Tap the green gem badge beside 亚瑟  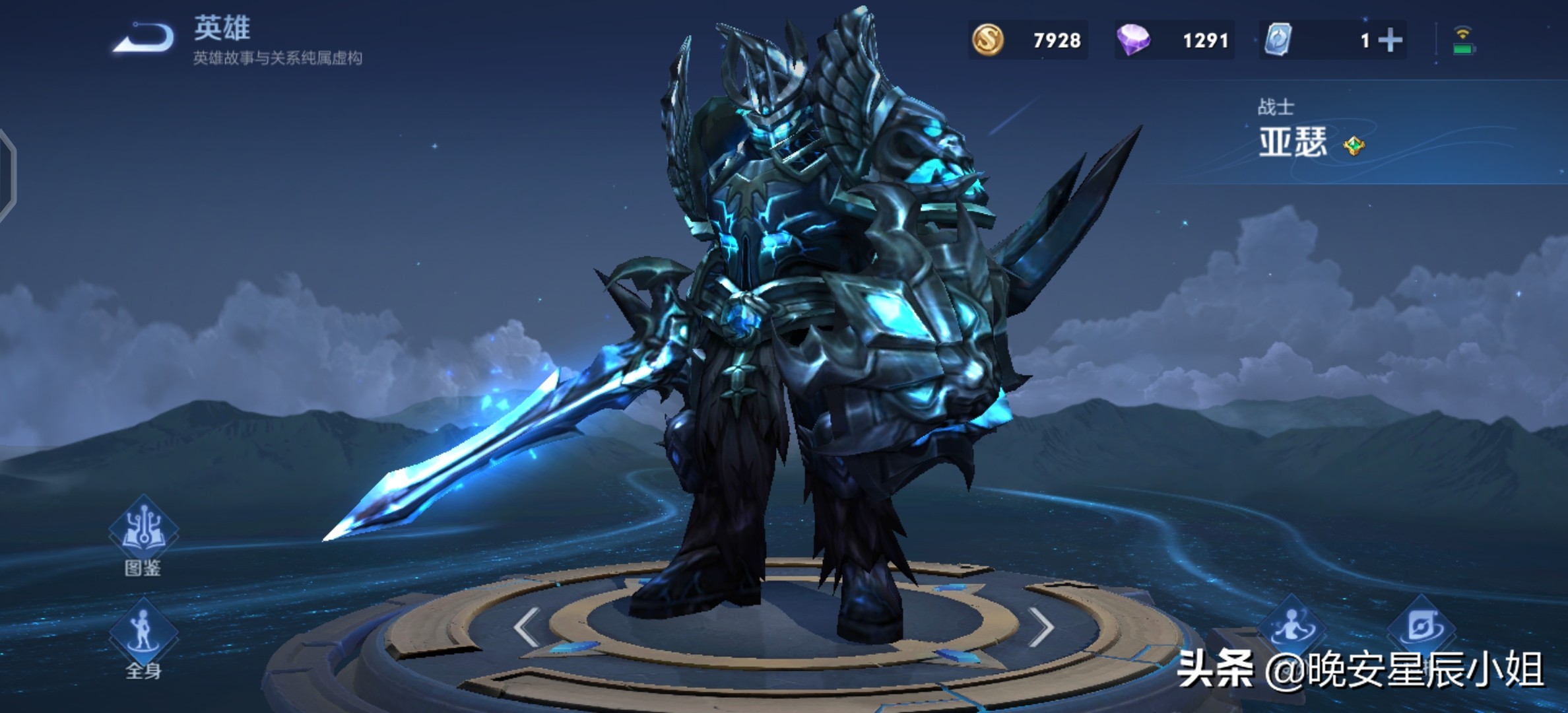[x=1354, y=145]
